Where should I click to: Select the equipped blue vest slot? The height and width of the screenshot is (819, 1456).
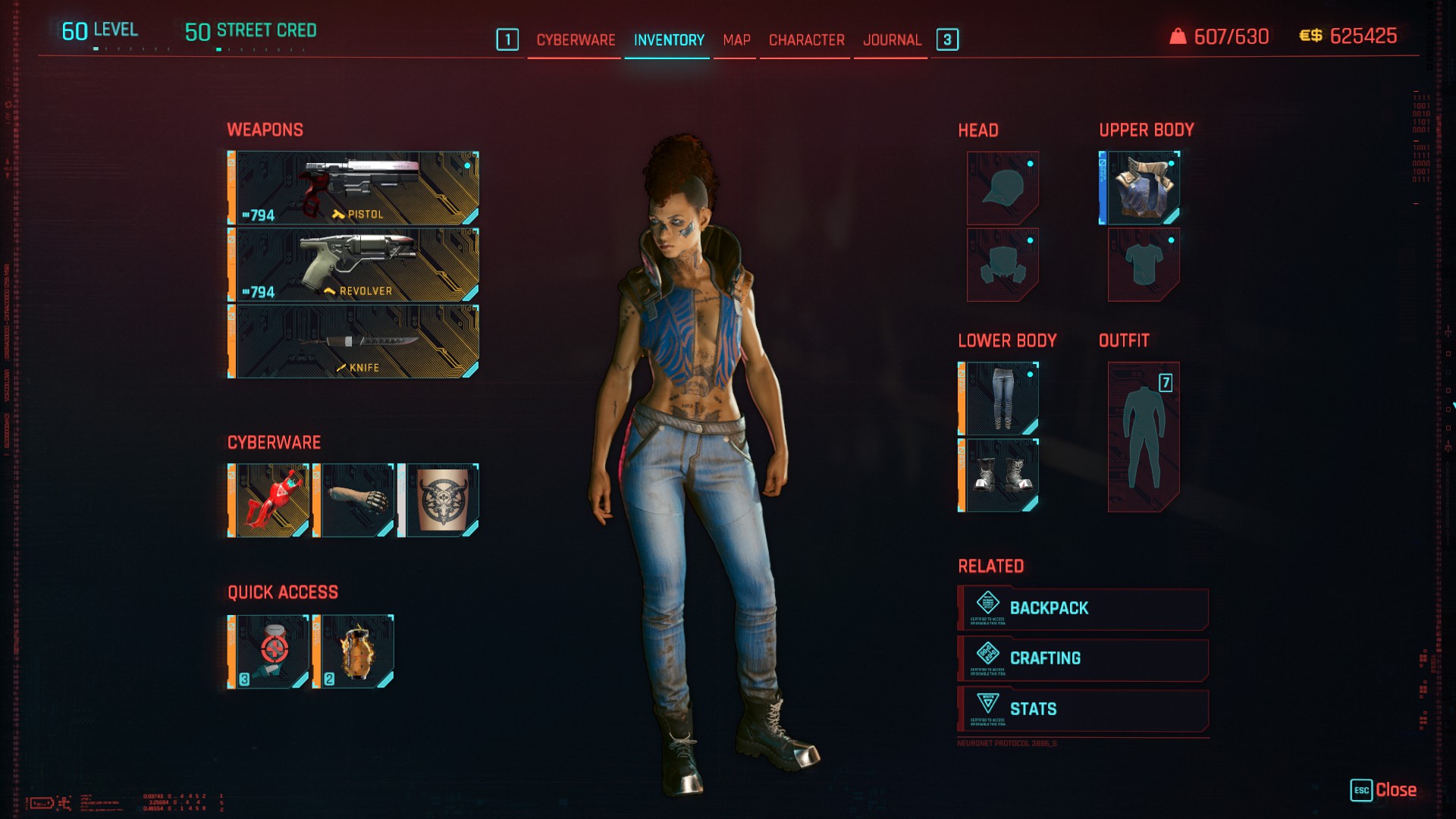tap(1141, 188)
